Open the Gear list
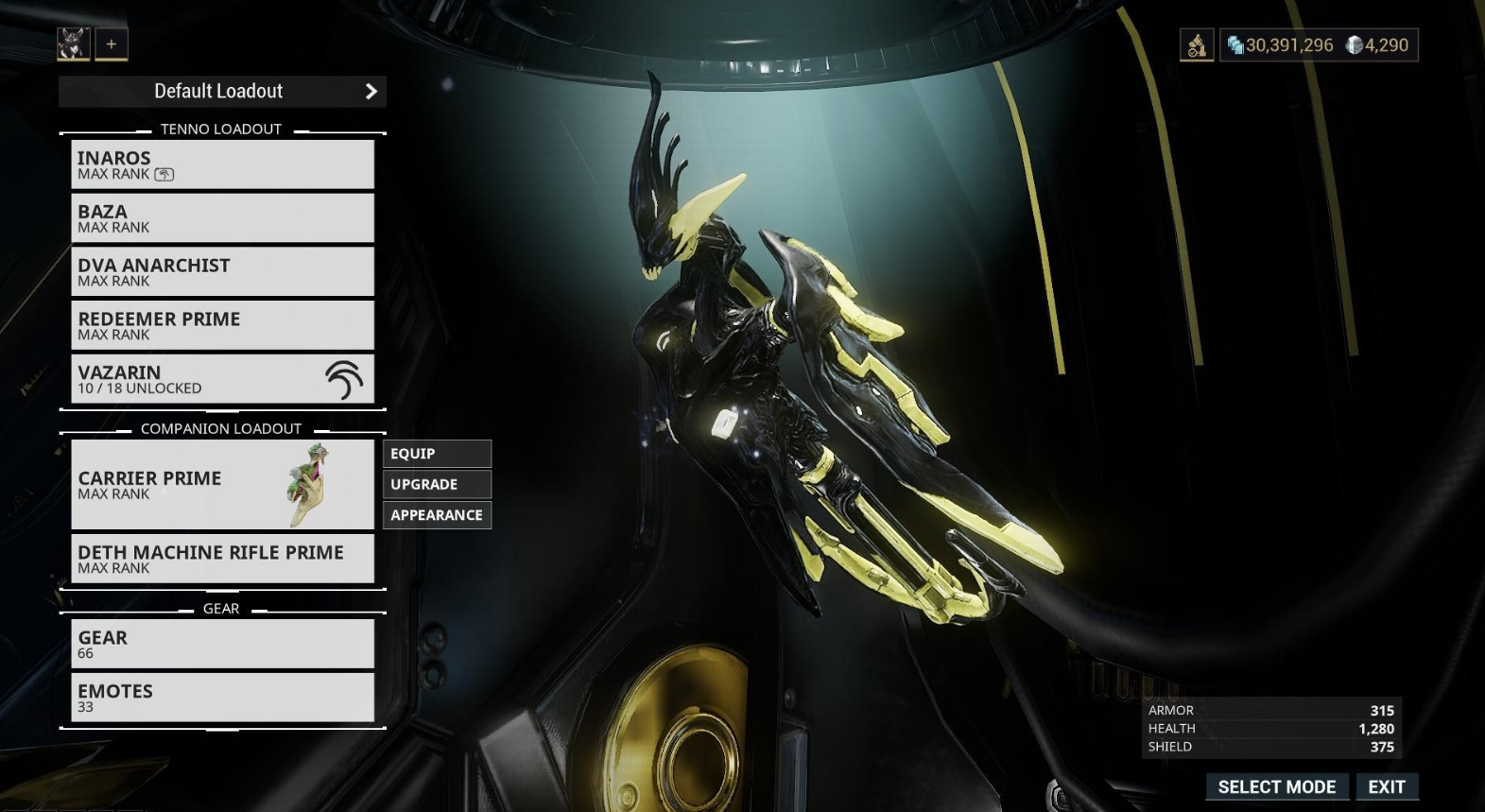1485x812 pixels. pos(222,644)
